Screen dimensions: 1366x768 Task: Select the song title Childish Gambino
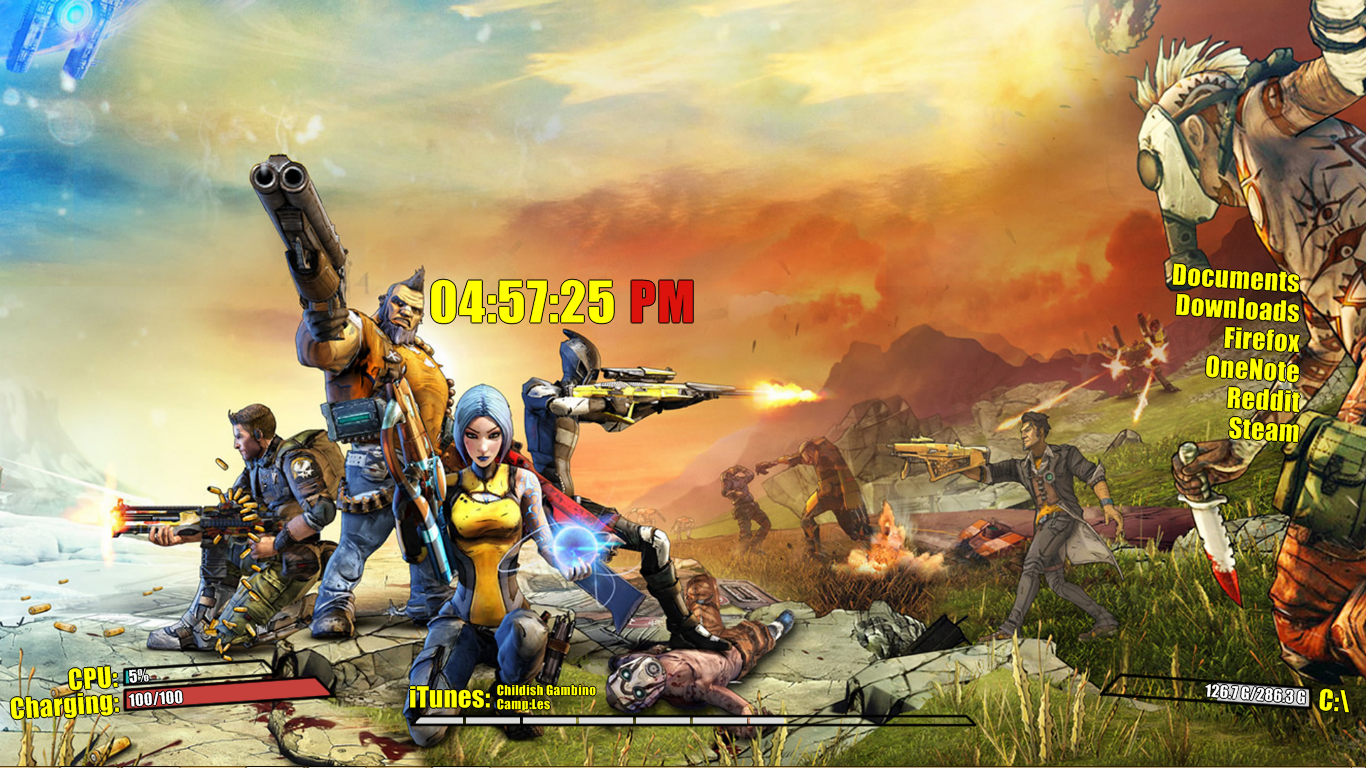(546, 690)
